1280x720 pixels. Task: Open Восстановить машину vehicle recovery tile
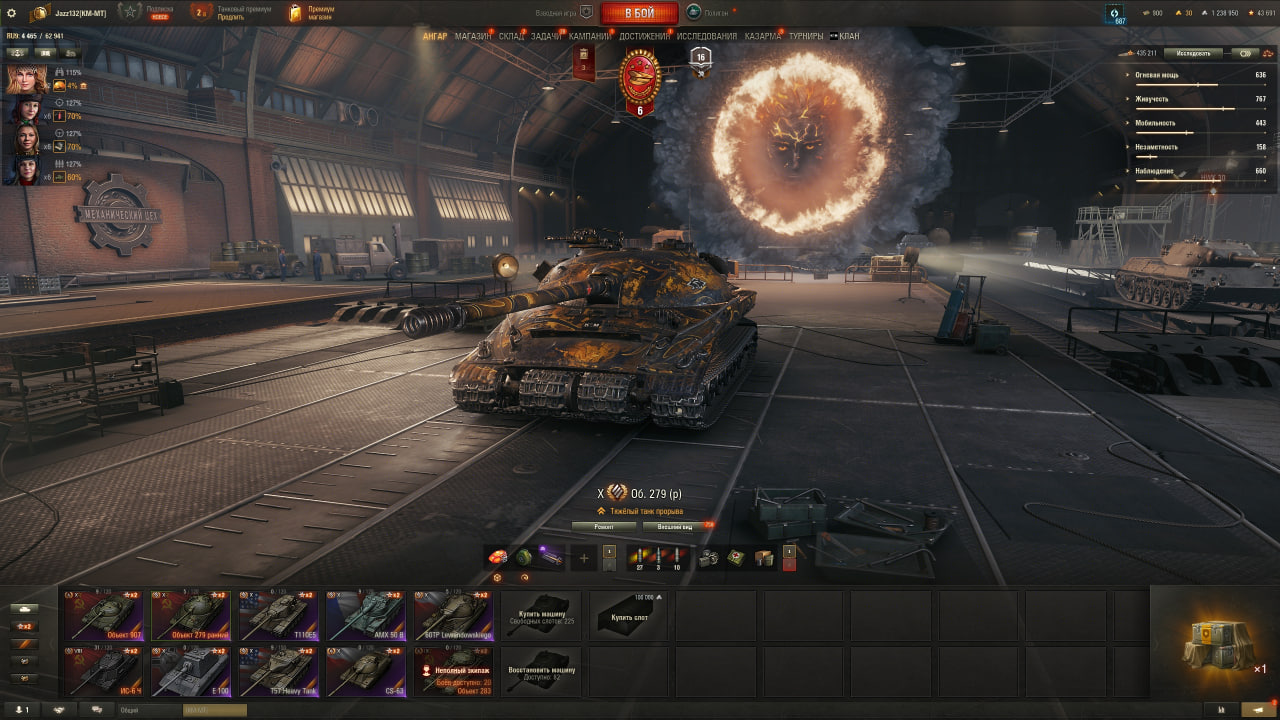tap(541, 671)
